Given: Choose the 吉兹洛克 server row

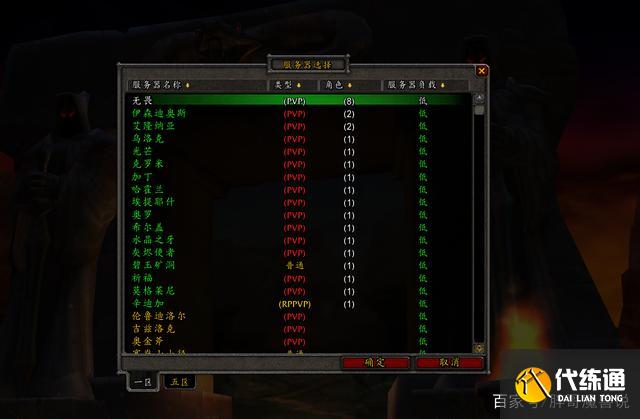Looking at the screenshot, I should [x=295, y=328].
